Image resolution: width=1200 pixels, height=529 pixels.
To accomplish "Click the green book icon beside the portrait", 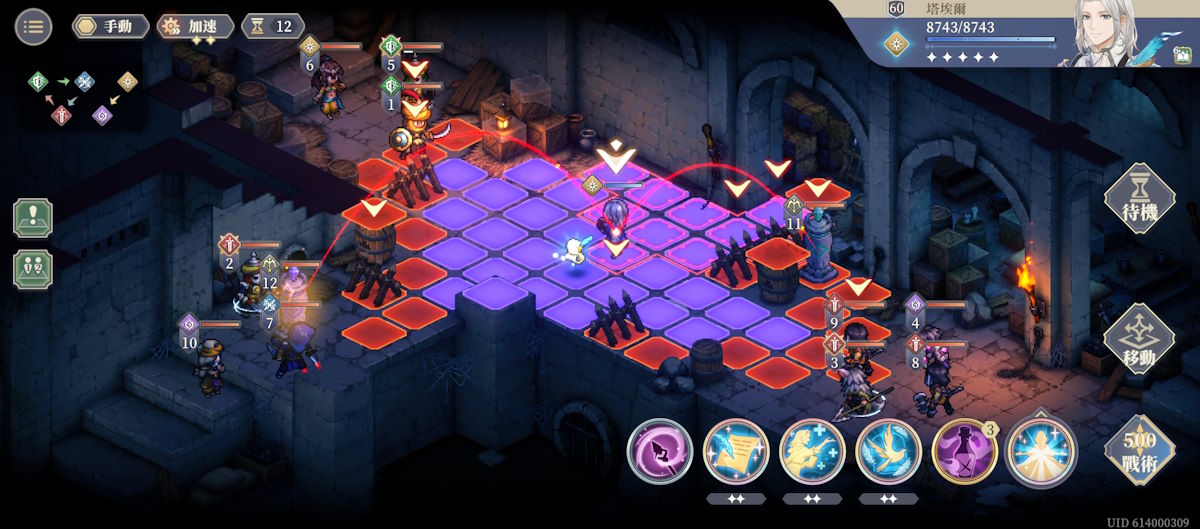I will point(1182,56).
